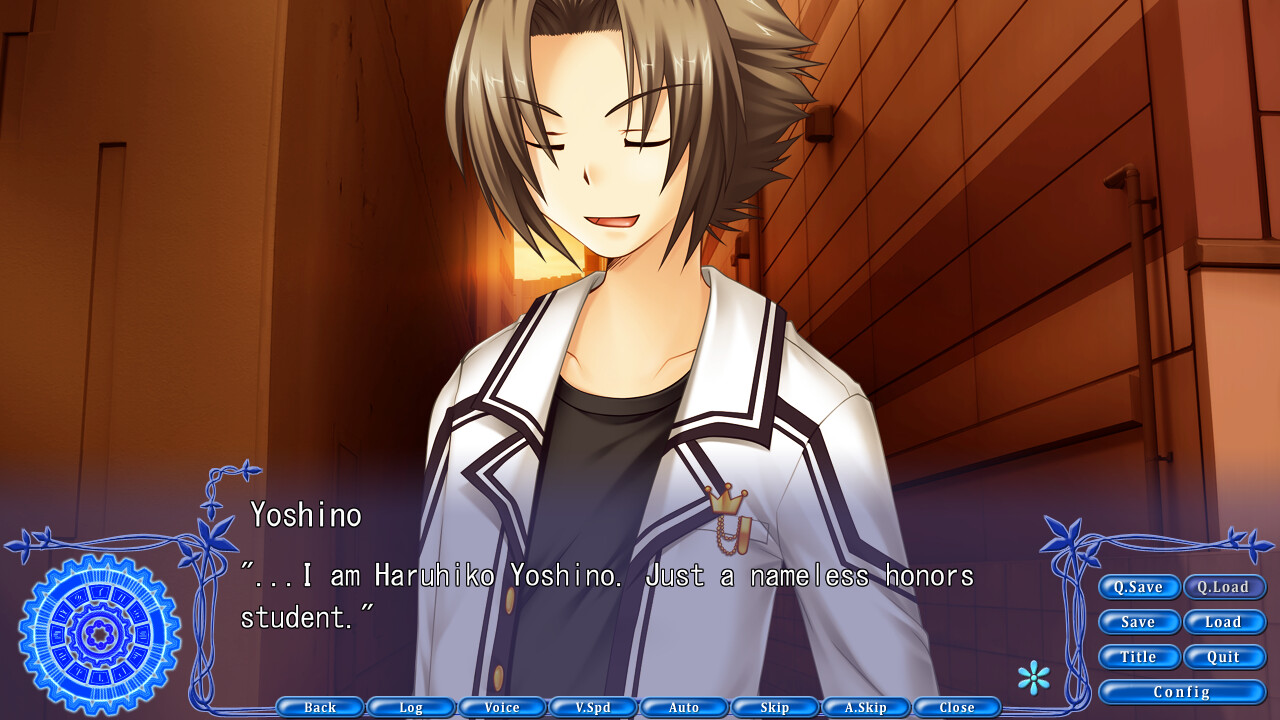Adjust V.Spd text speed option
The height and width of the screenshot is (720, 1280).
click(x=593, y=707)
